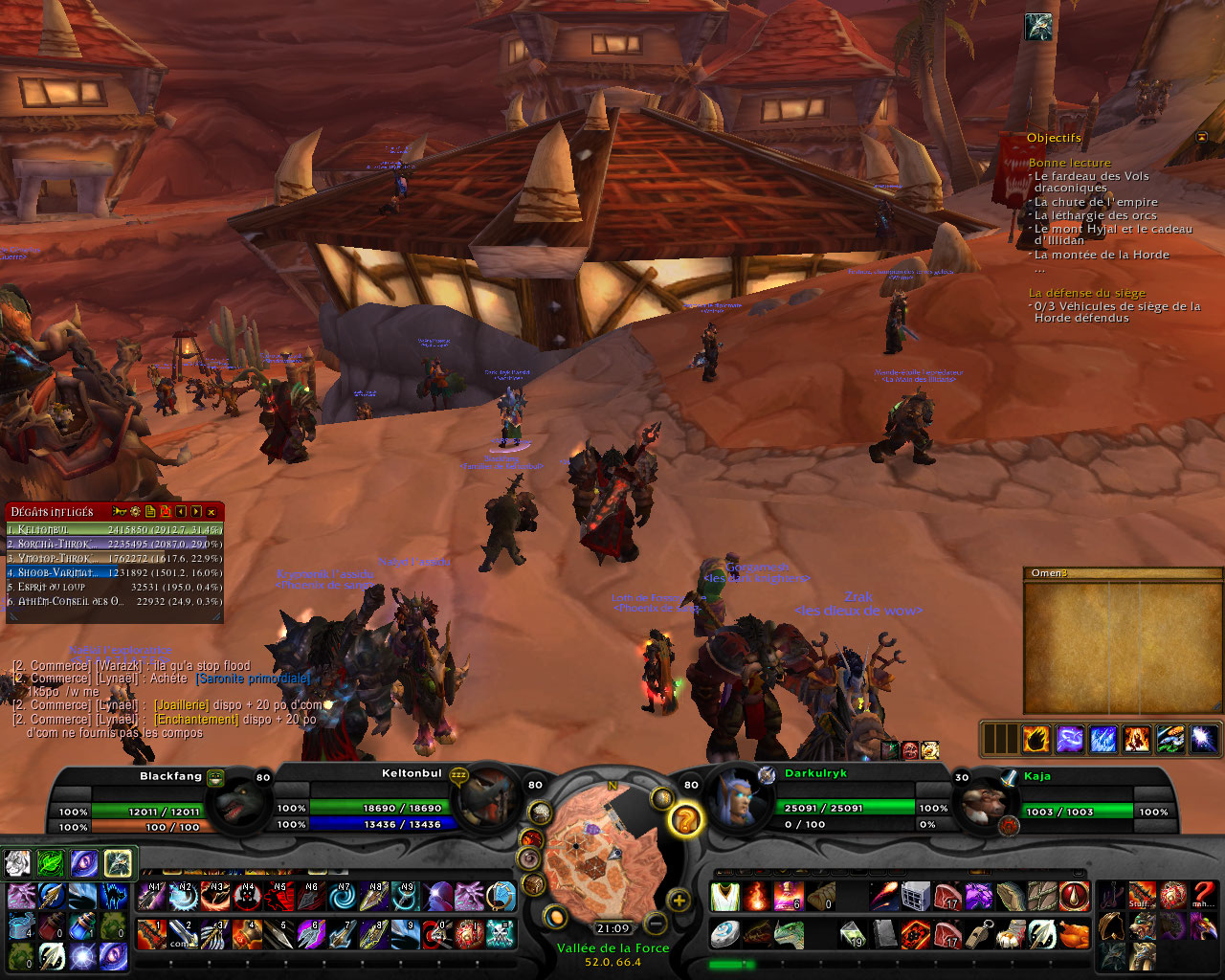Click the glowing question mark button beside the minimap
Viewport: 1225px width, 980px height.
point(685,819)
